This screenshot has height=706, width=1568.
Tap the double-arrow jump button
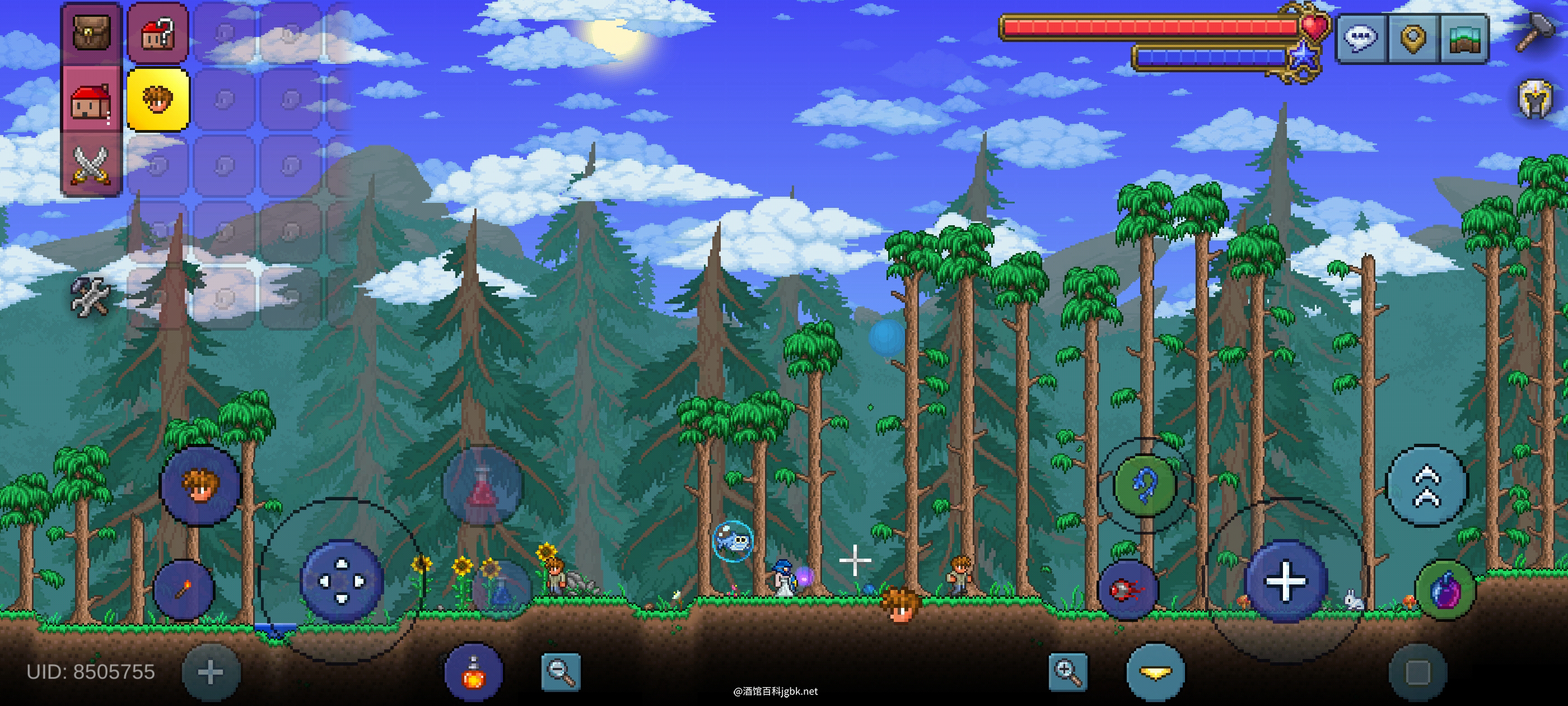1427,485
